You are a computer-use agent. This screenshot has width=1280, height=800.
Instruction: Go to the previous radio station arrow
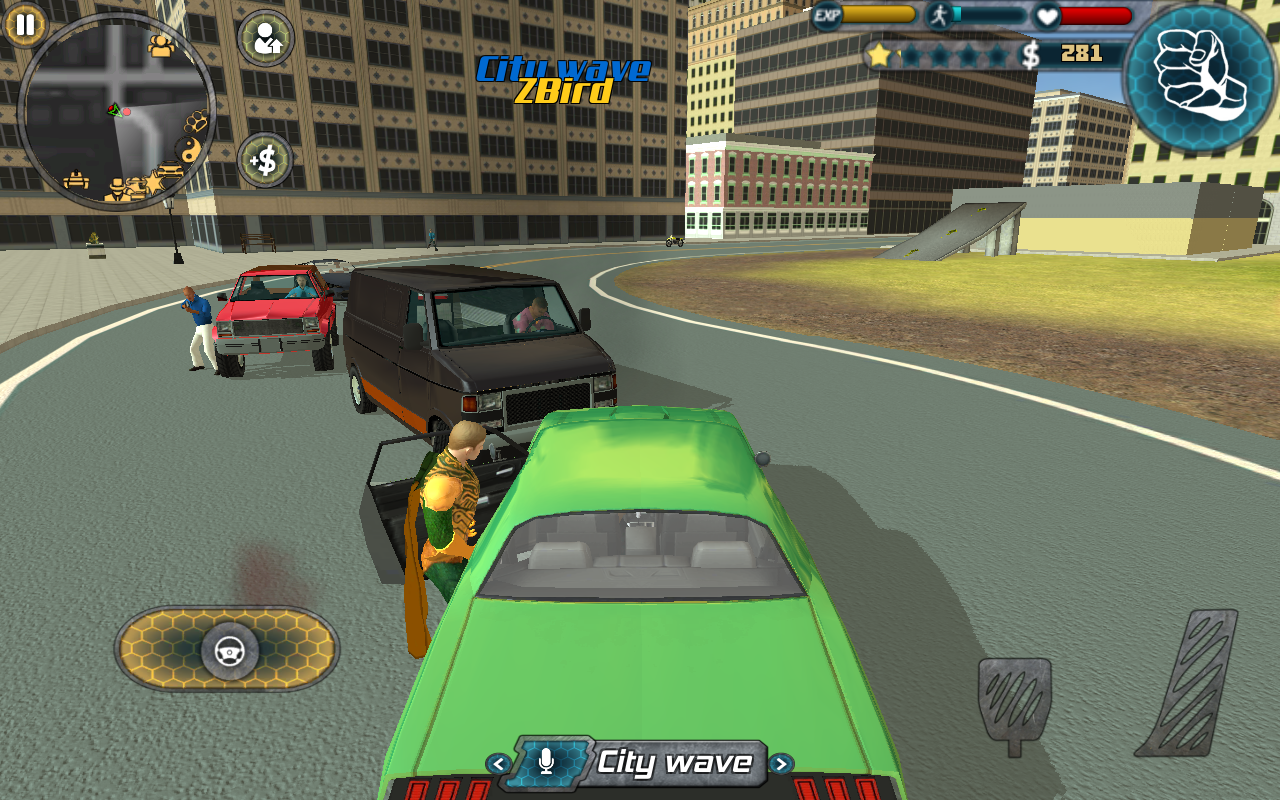[497, 763]
